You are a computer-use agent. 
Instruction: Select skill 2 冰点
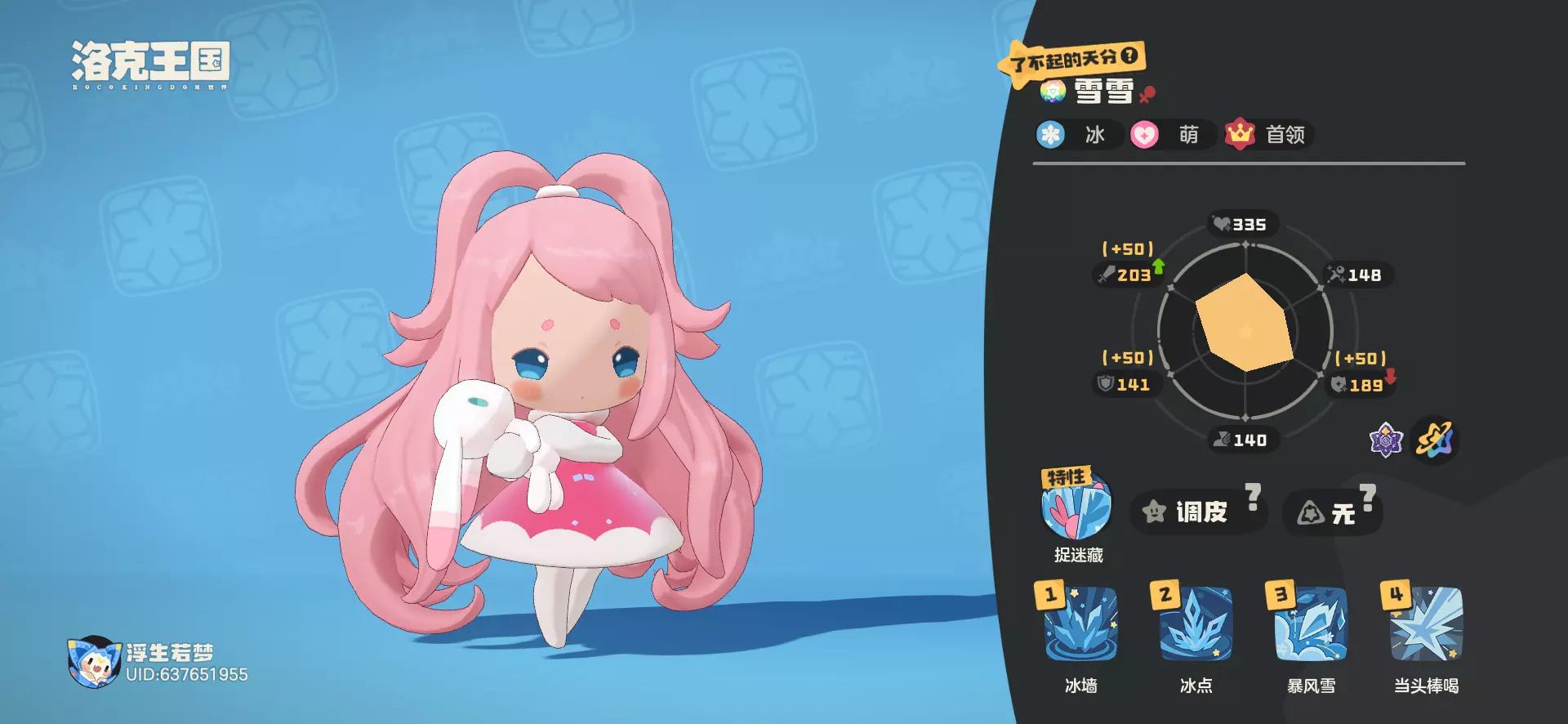pos(1196,625)
